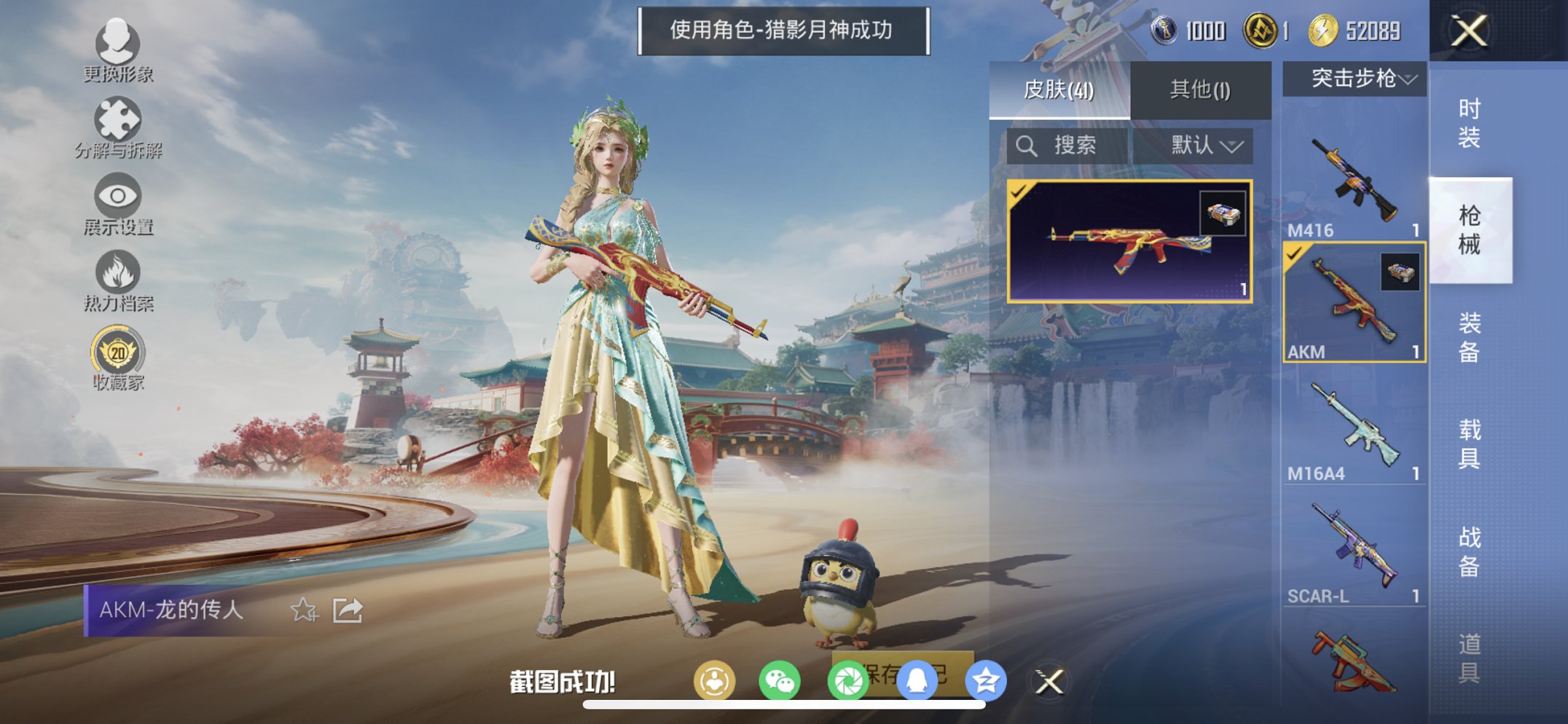Tap the search magnifier in the skin panel
This screenshot has height=724, width=1568.
point(1027,144)
